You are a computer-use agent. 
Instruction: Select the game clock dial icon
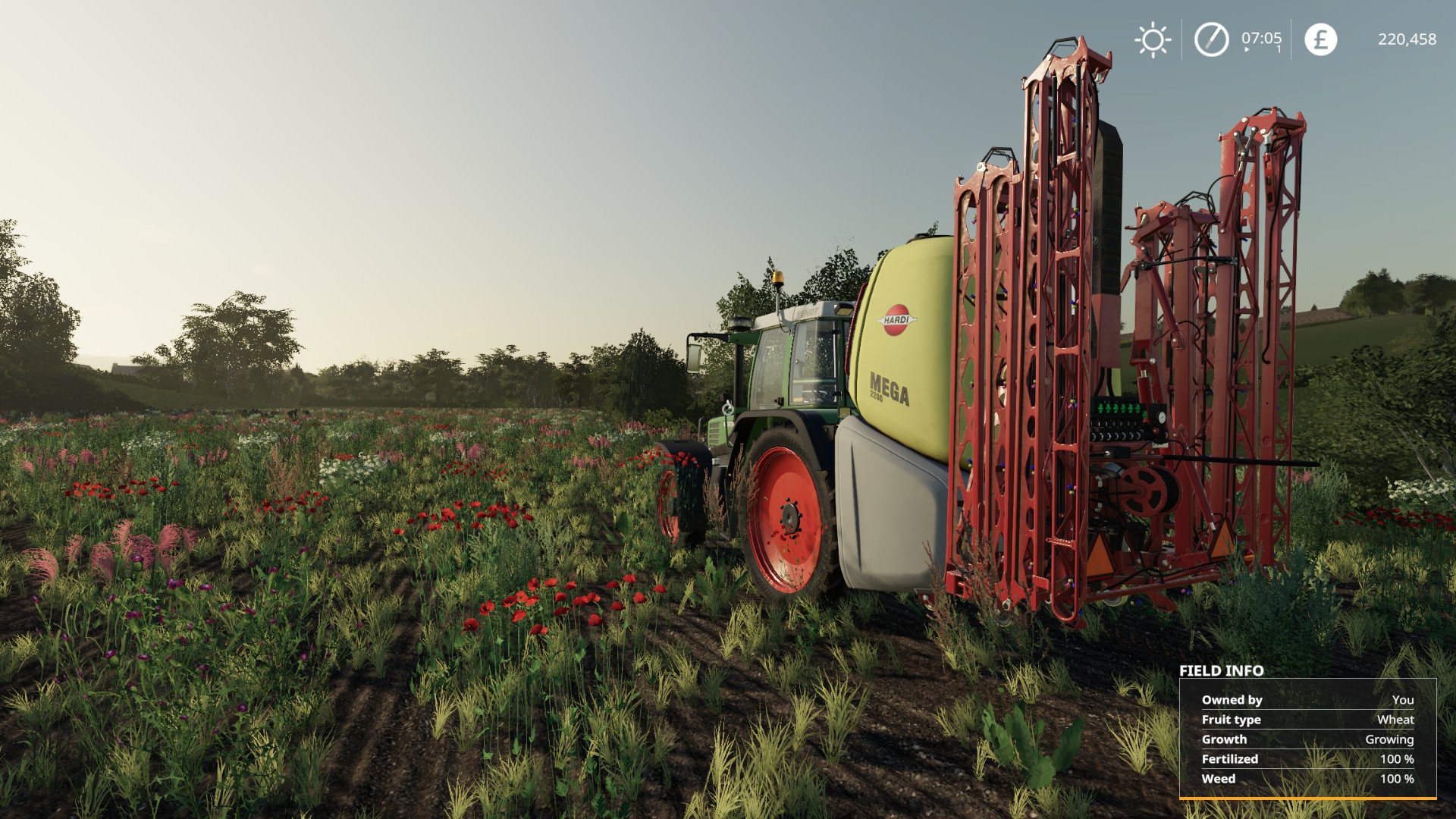click(1211, 39)
